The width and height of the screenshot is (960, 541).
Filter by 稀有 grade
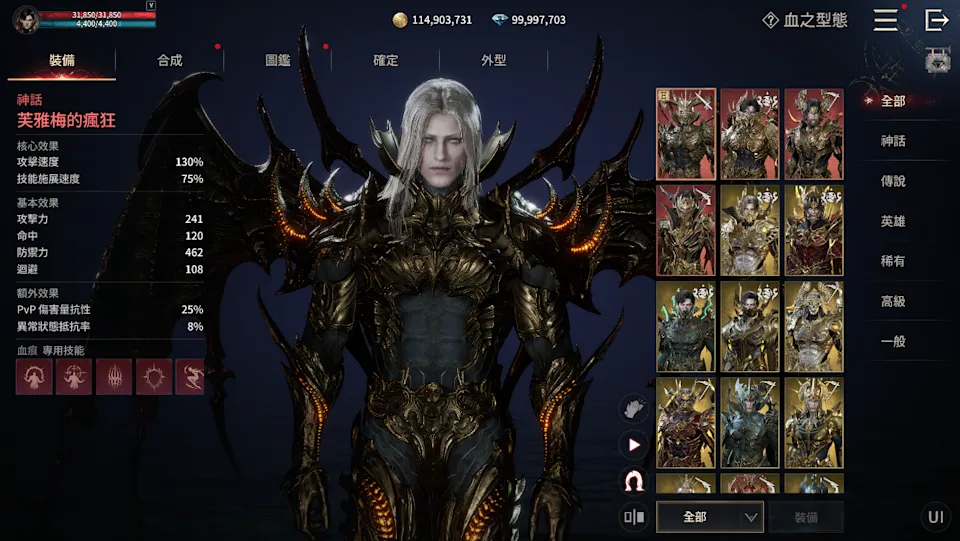pyautogui.click(x=893, y=261)
